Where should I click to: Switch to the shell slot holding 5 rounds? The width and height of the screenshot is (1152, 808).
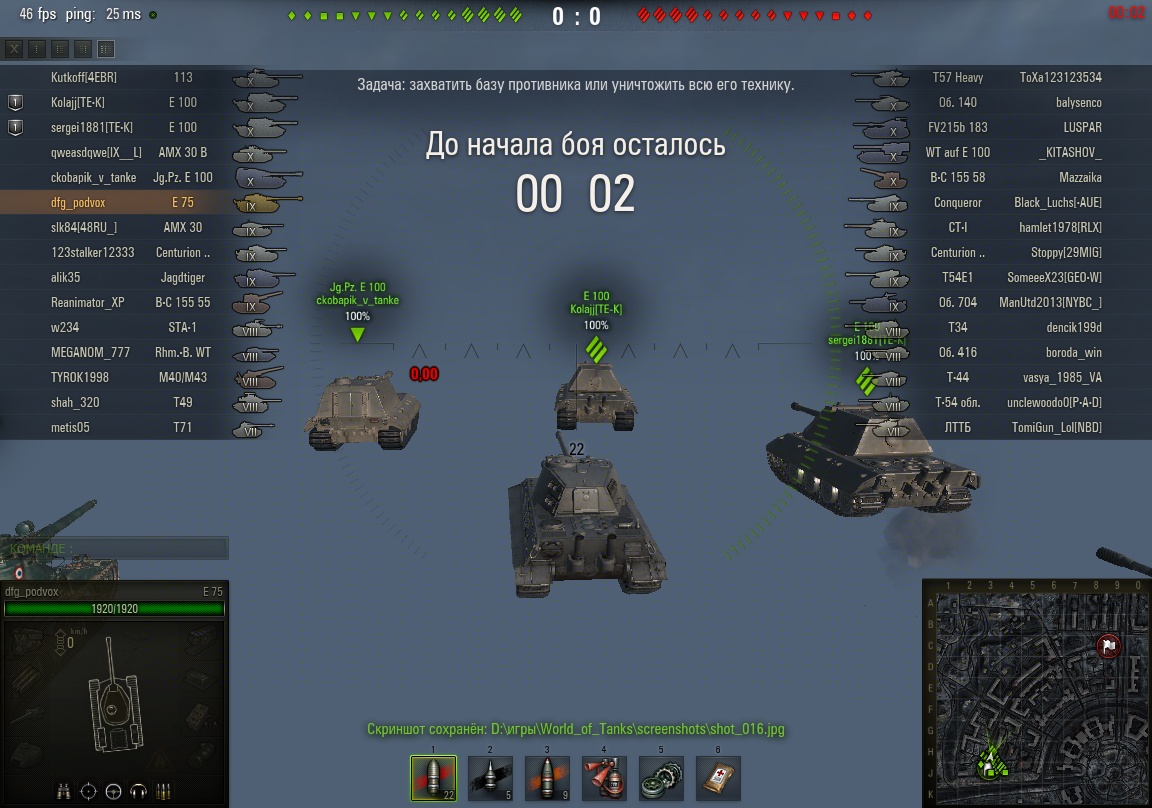(x=490, y=777)
